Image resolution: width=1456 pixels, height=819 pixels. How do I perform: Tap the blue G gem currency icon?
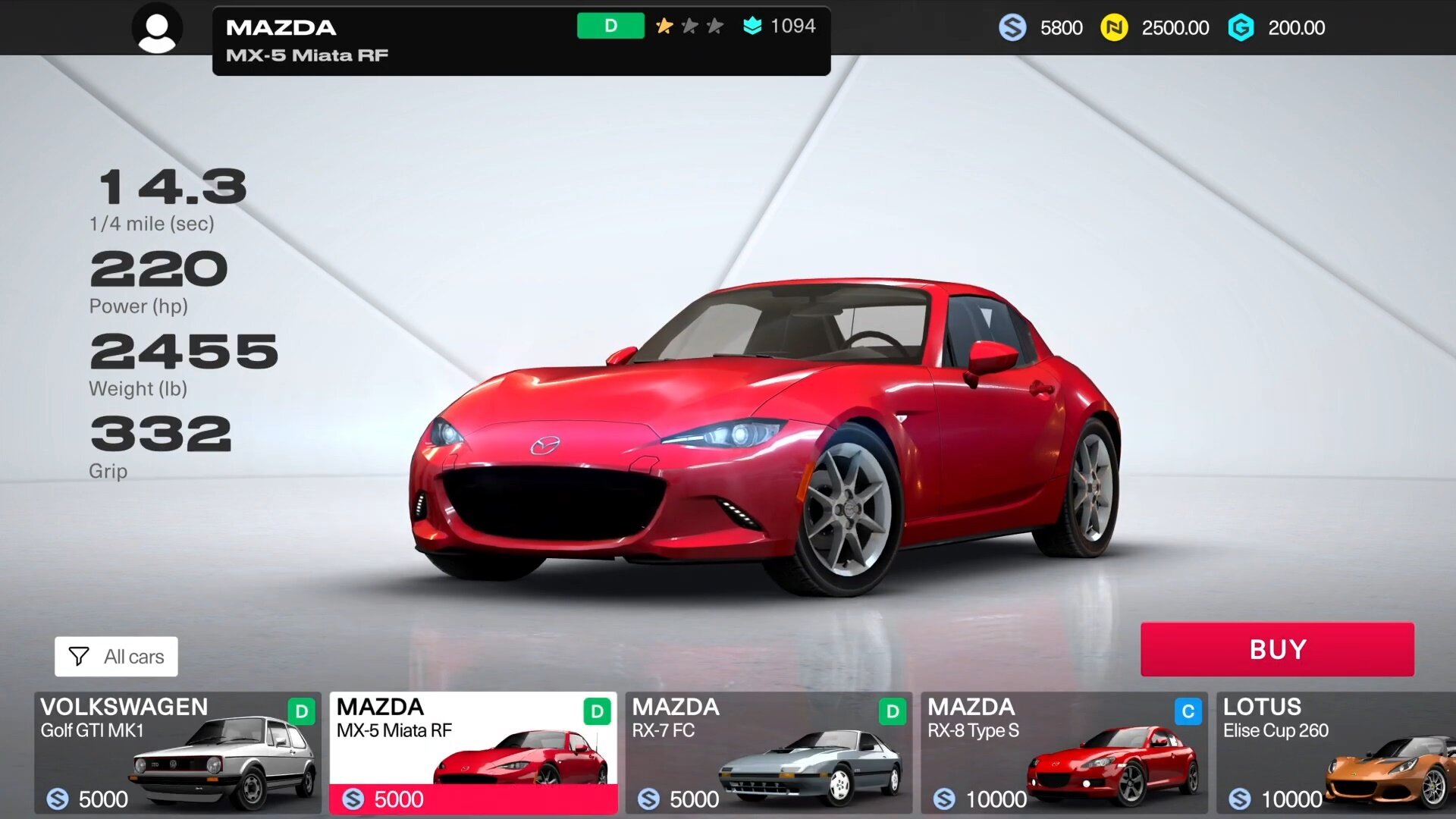click(1241, 28)
